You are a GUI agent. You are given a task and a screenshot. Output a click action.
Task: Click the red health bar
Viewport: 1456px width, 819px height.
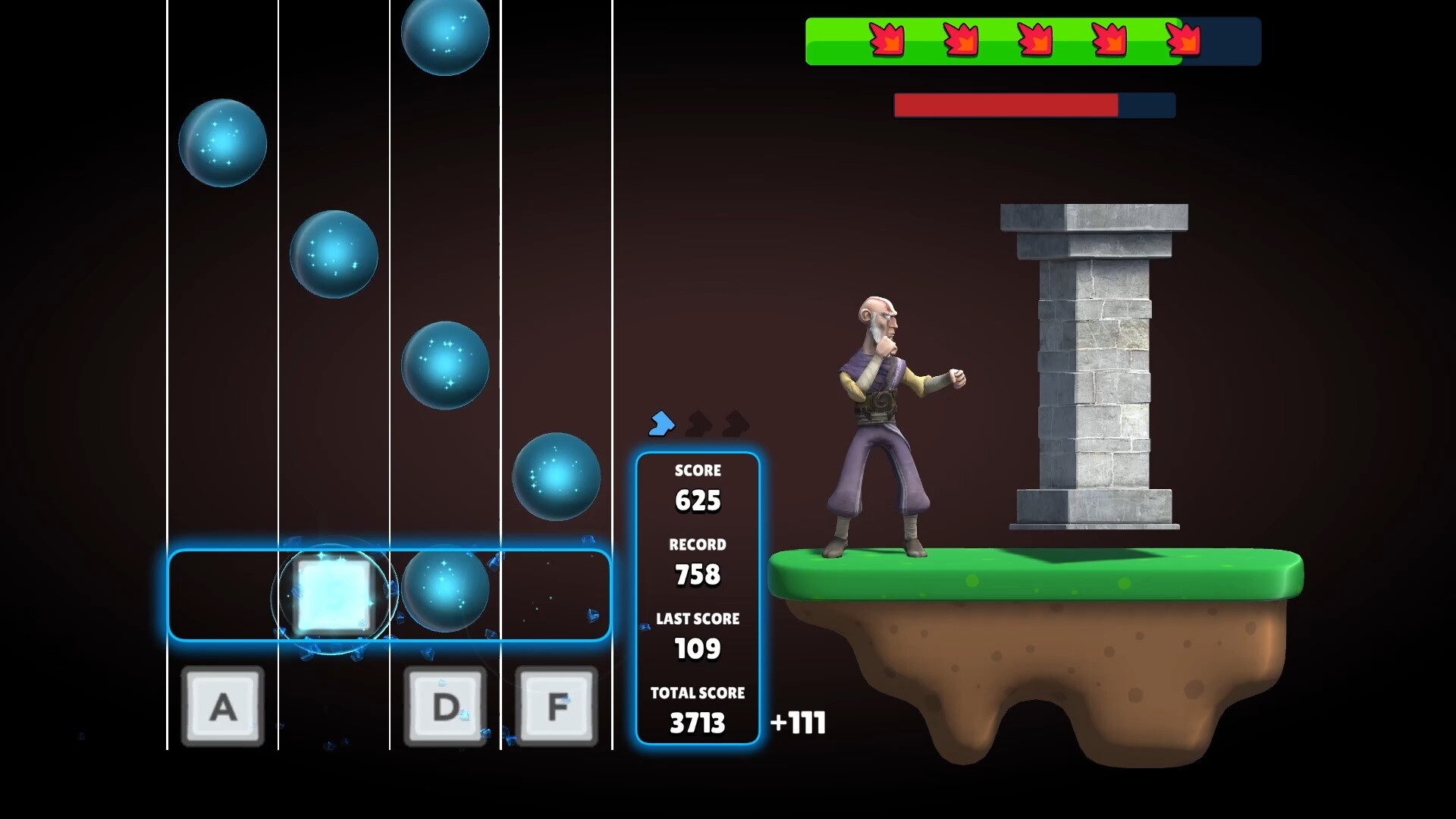coord(1006,105)
